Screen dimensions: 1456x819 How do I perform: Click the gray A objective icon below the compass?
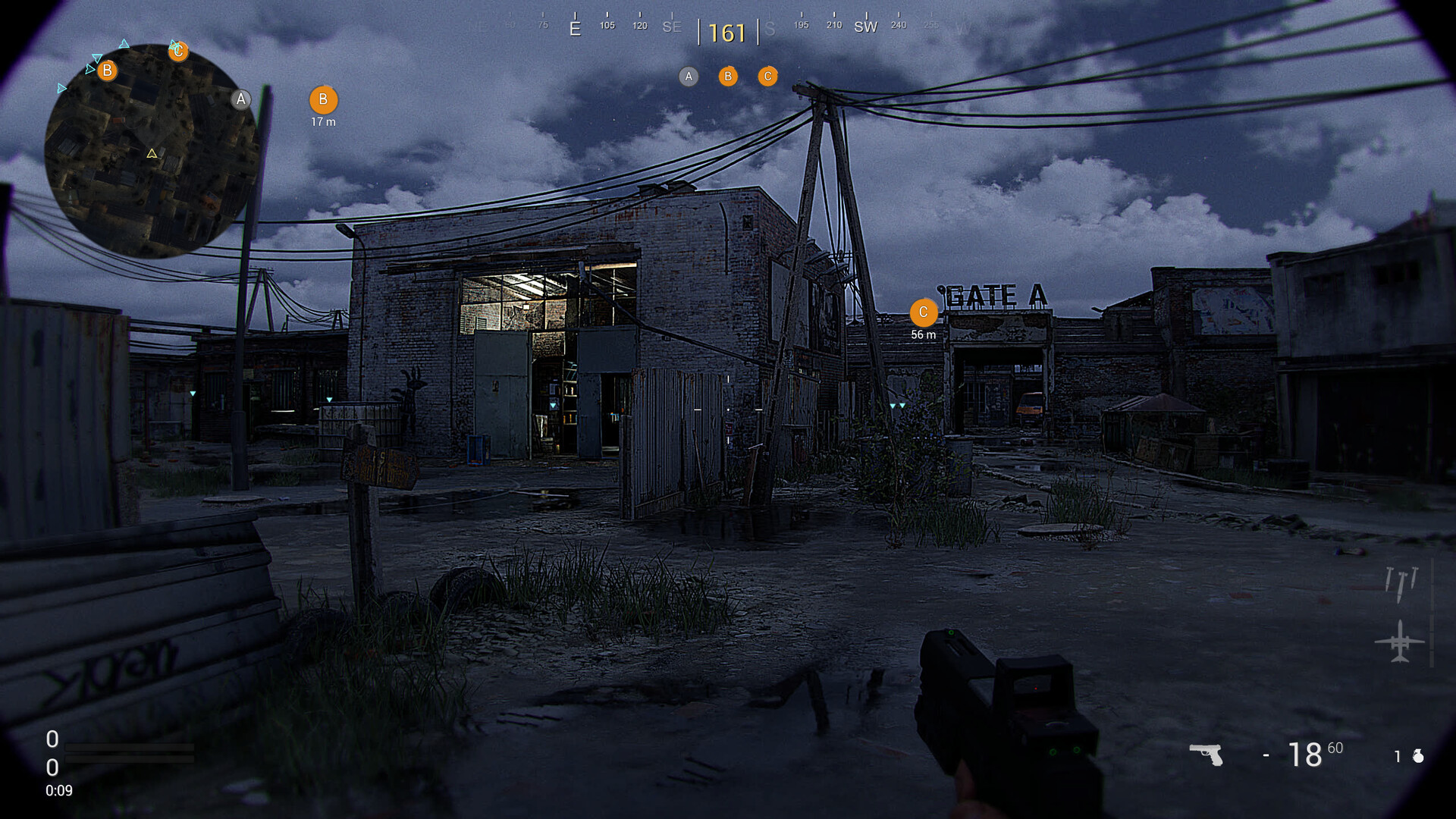[x=689, y=76]
